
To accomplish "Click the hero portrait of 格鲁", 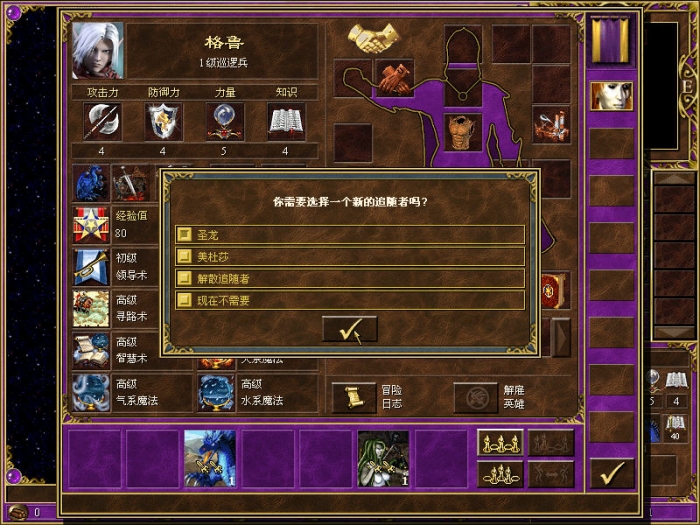I will pos(98,52).
